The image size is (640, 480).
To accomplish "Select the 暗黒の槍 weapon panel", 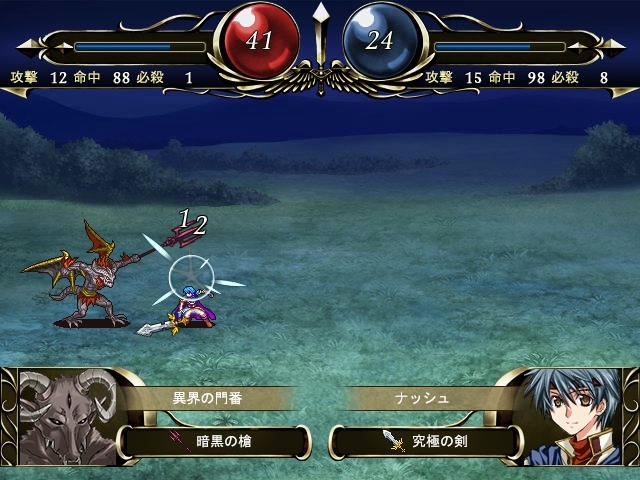I will pyautogui.click(x=215, y=439).
